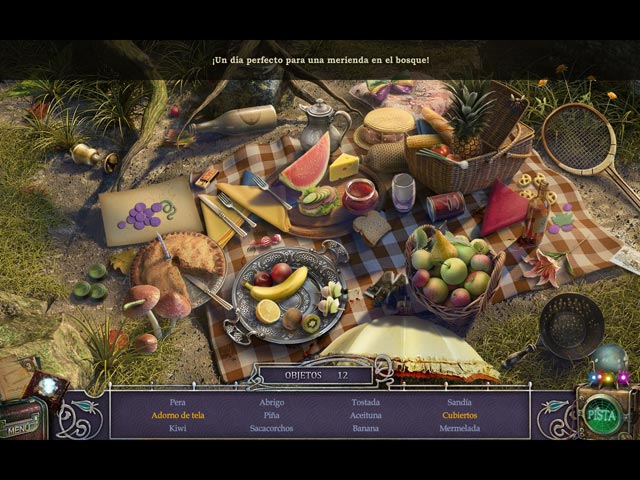This screenshot has width=640, height=480.
Task: Click Kiwi in the object list
Action: point(178,428)
